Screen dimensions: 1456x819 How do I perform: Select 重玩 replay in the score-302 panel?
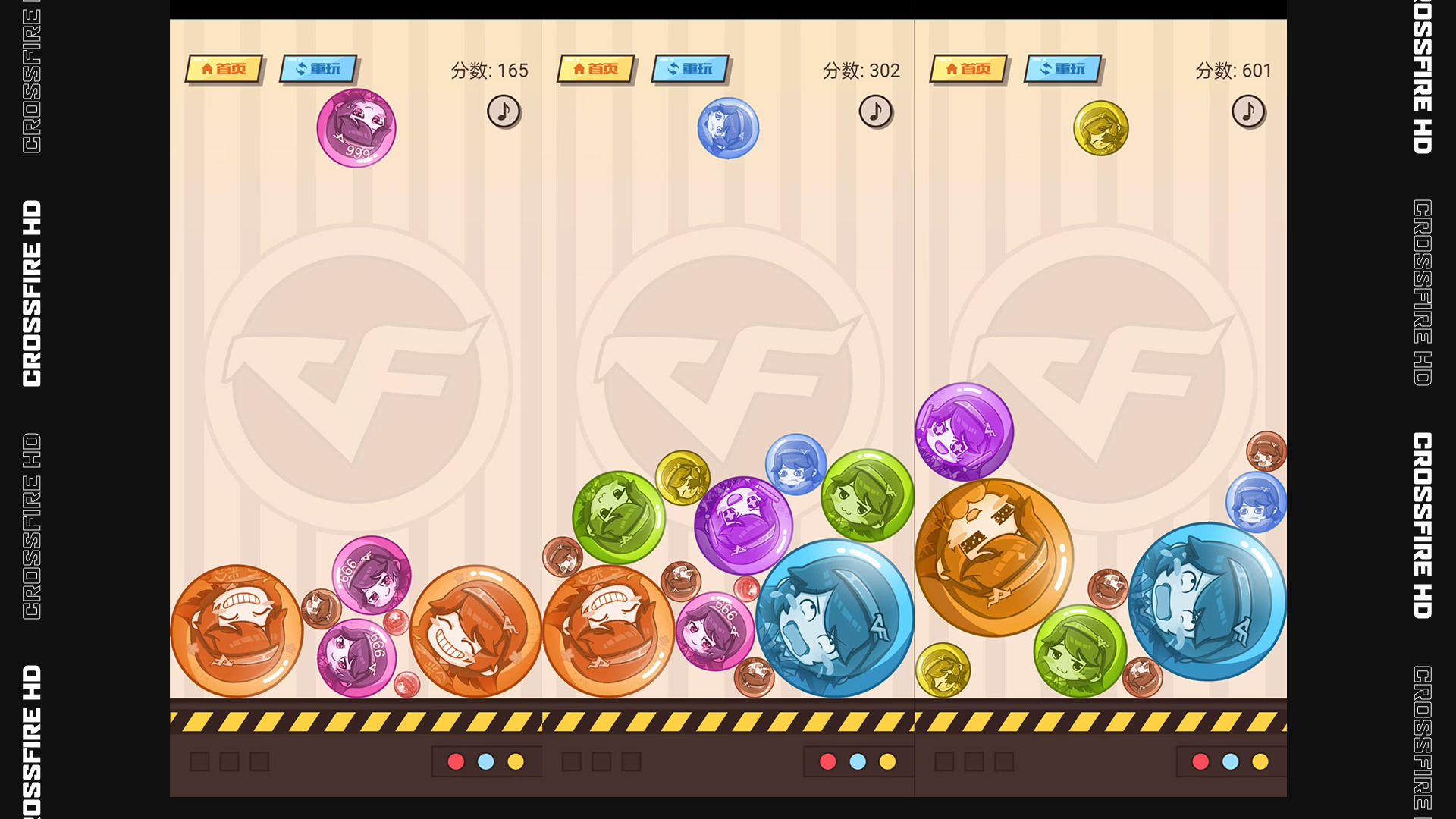click(x=690, y=69)
